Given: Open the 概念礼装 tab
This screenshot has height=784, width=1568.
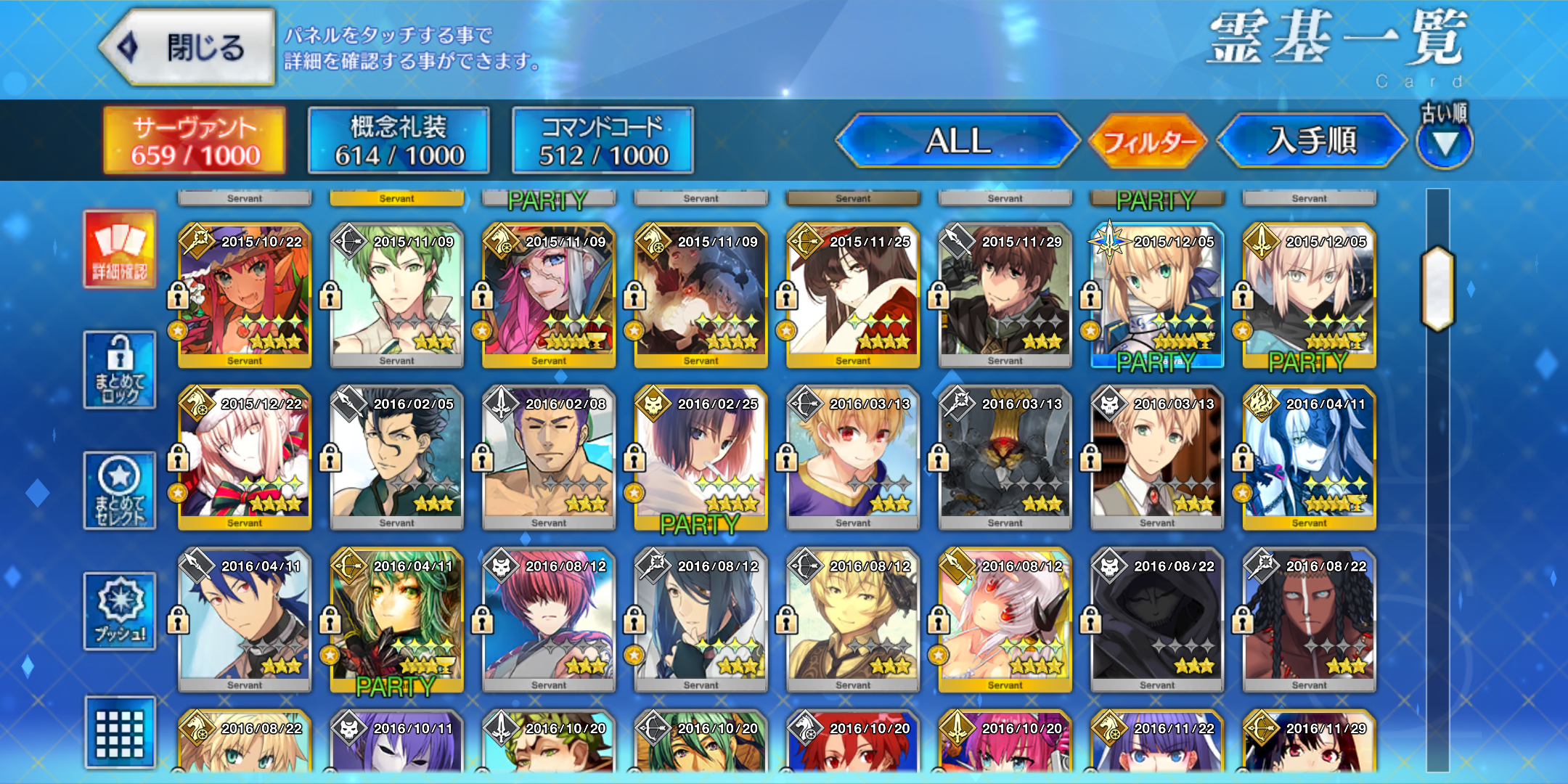Looking at the screenshot, I should point(399,140).
